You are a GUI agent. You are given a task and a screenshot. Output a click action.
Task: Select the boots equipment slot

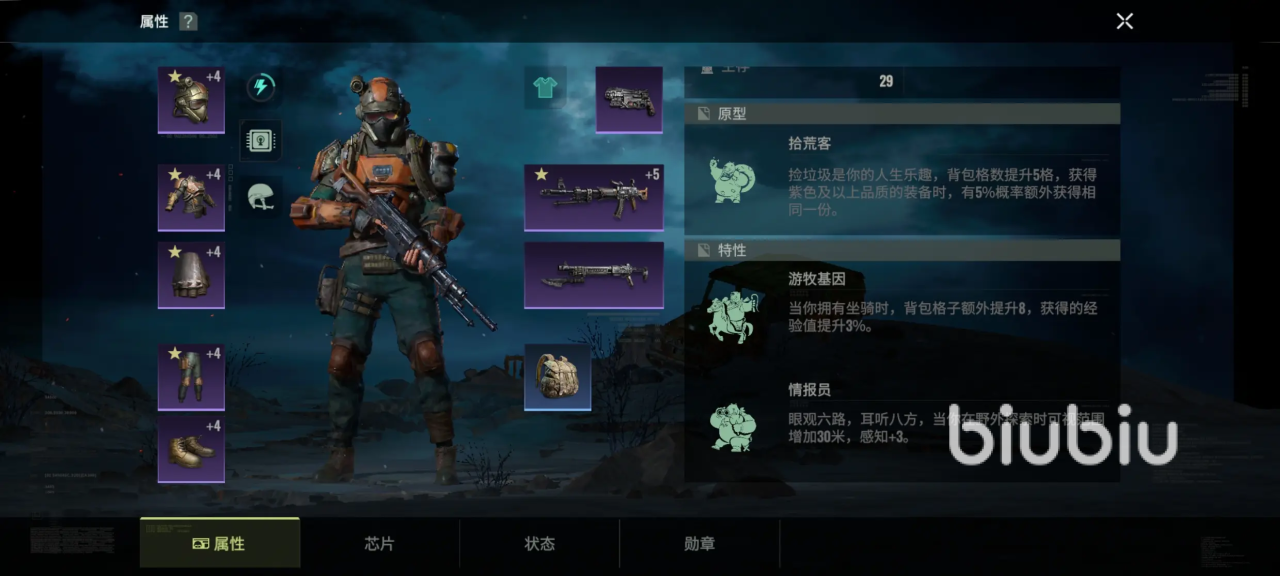point(191,449)
